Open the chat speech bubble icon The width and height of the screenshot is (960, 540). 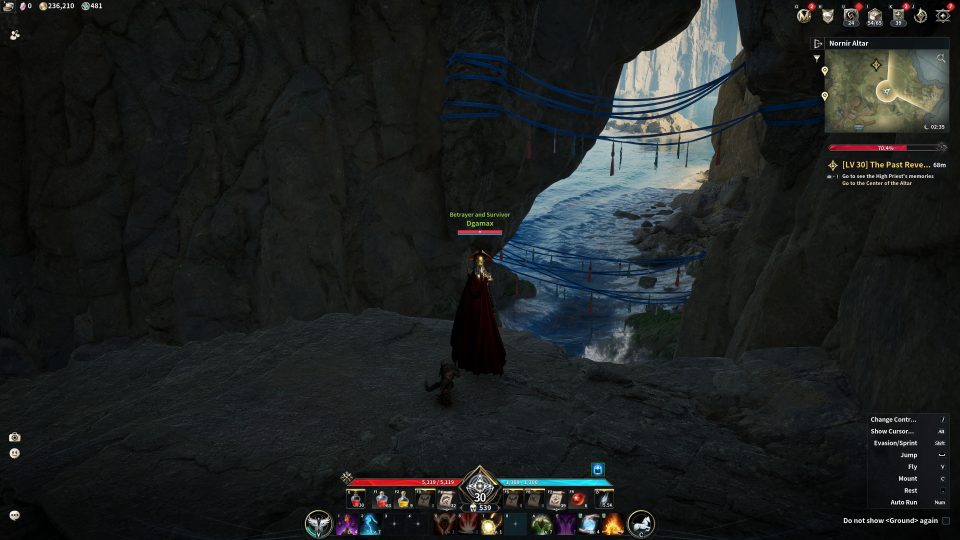click(x=15, y=515)
